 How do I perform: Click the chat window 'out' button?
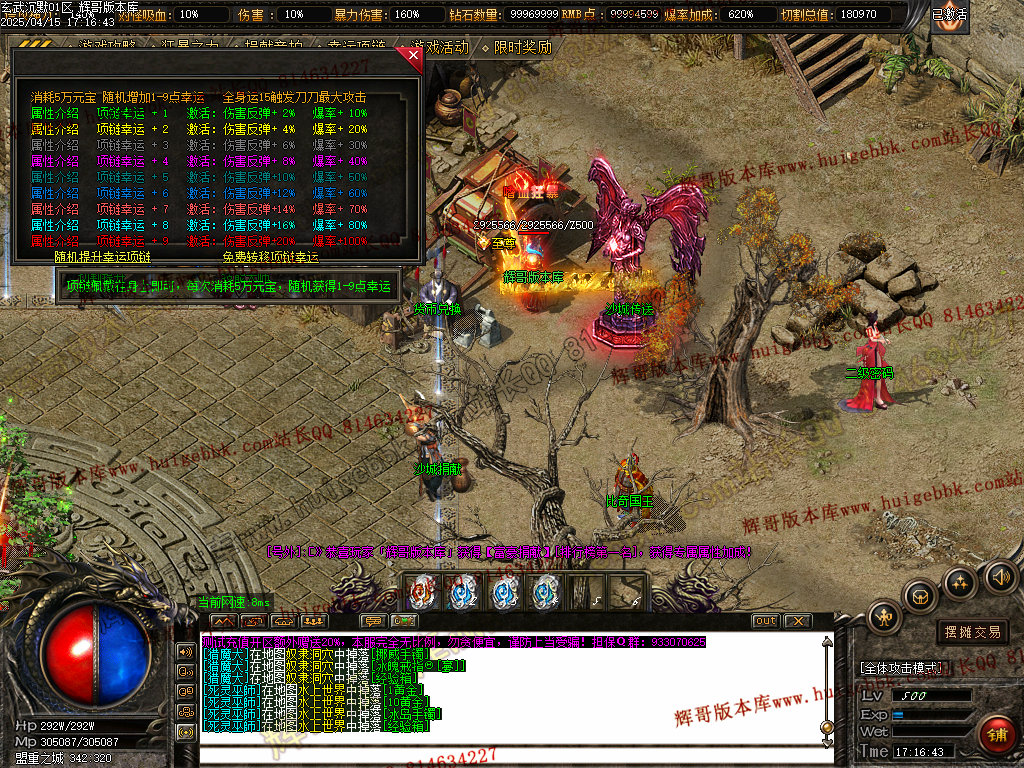(765, 621)
